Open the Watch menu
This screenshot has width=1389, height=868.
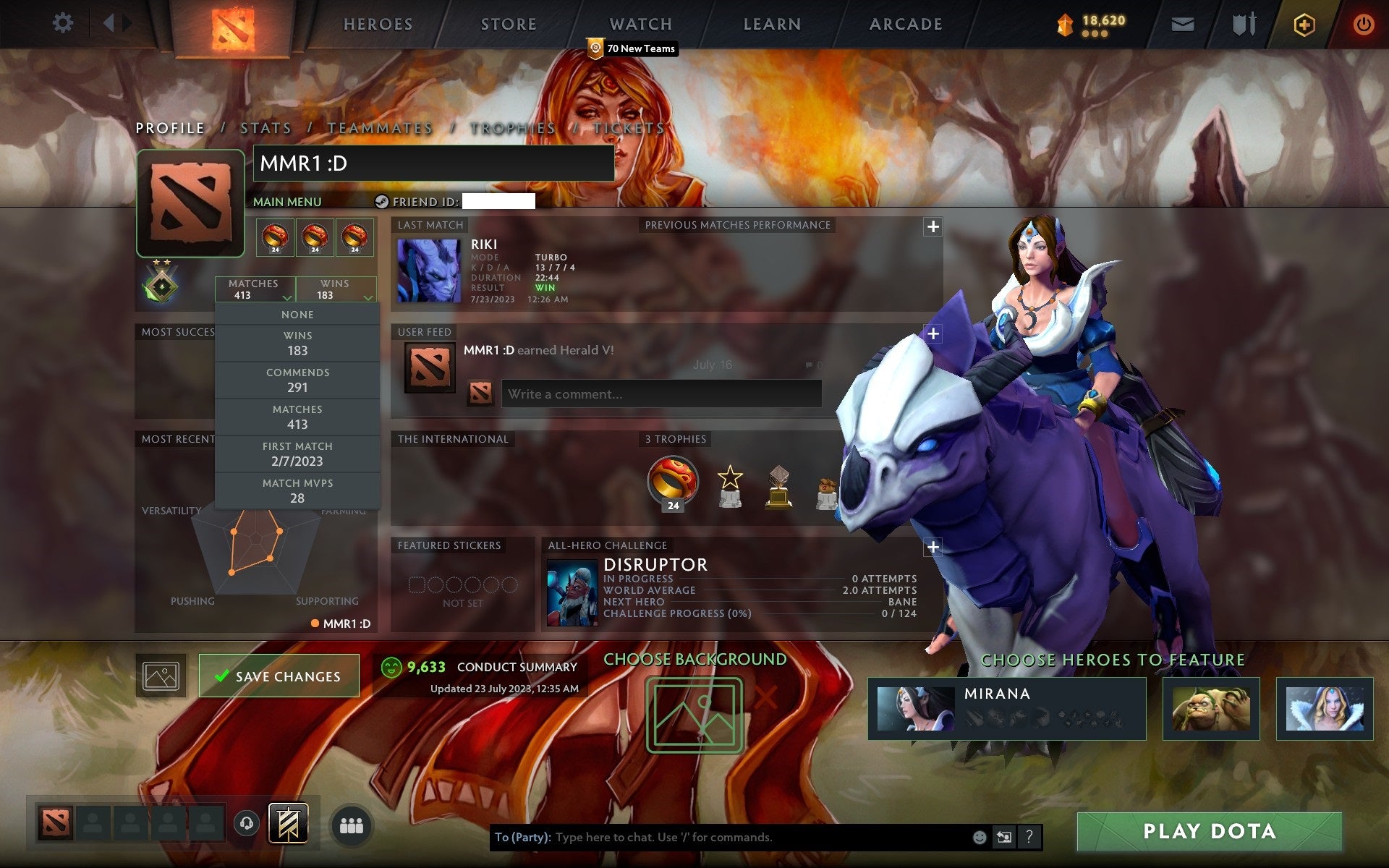click(640, 24)
